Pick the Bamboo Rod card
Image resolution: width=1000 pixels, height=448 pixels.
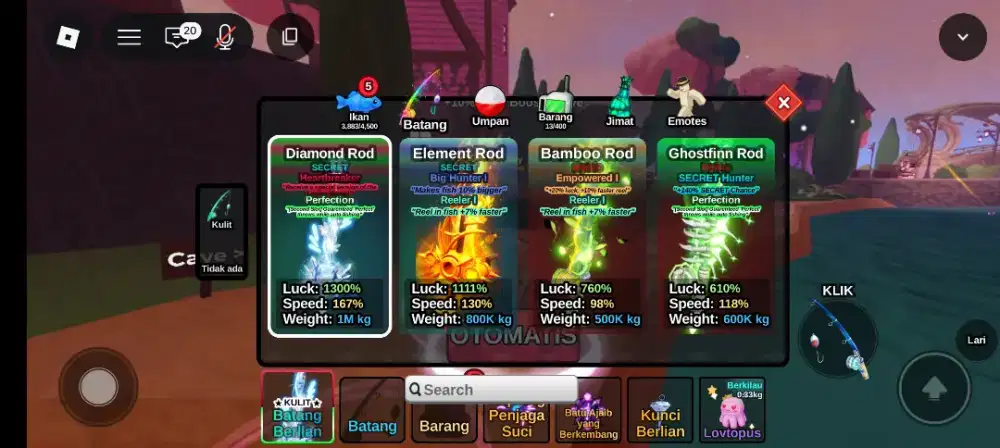pyautogui.click(x=587, y=236)
